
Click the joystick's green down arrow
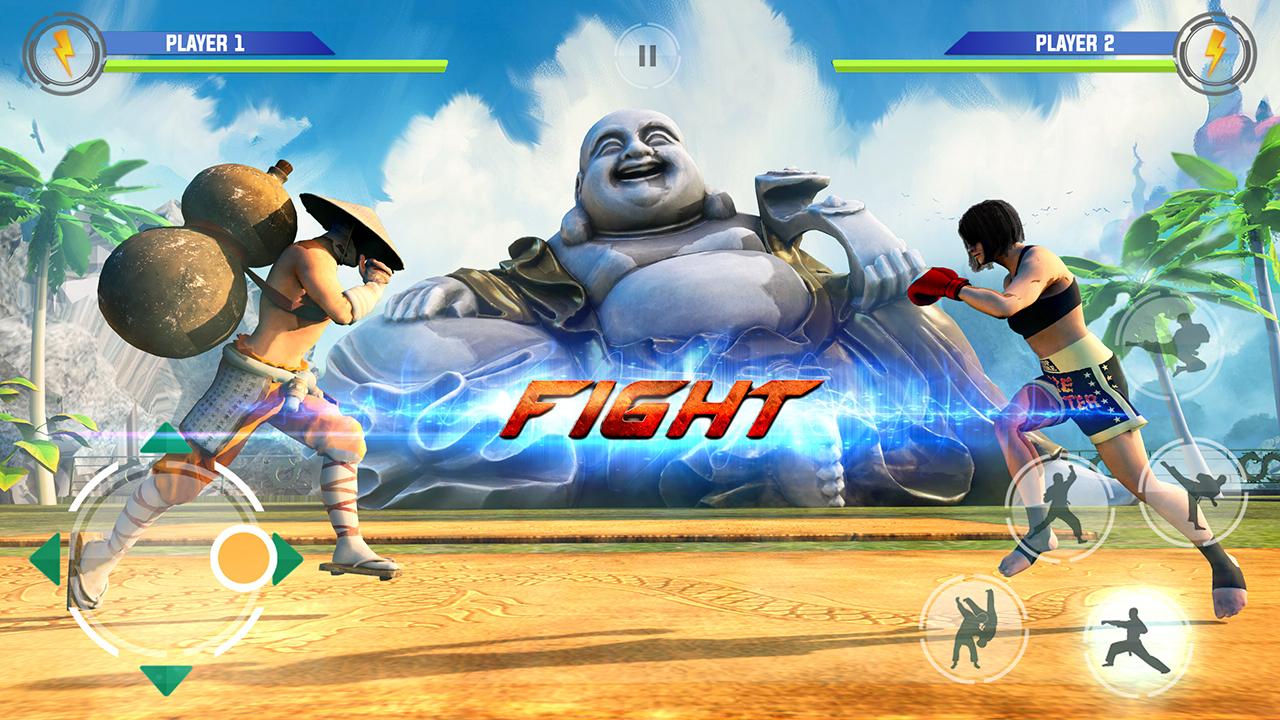click(165, 678)
